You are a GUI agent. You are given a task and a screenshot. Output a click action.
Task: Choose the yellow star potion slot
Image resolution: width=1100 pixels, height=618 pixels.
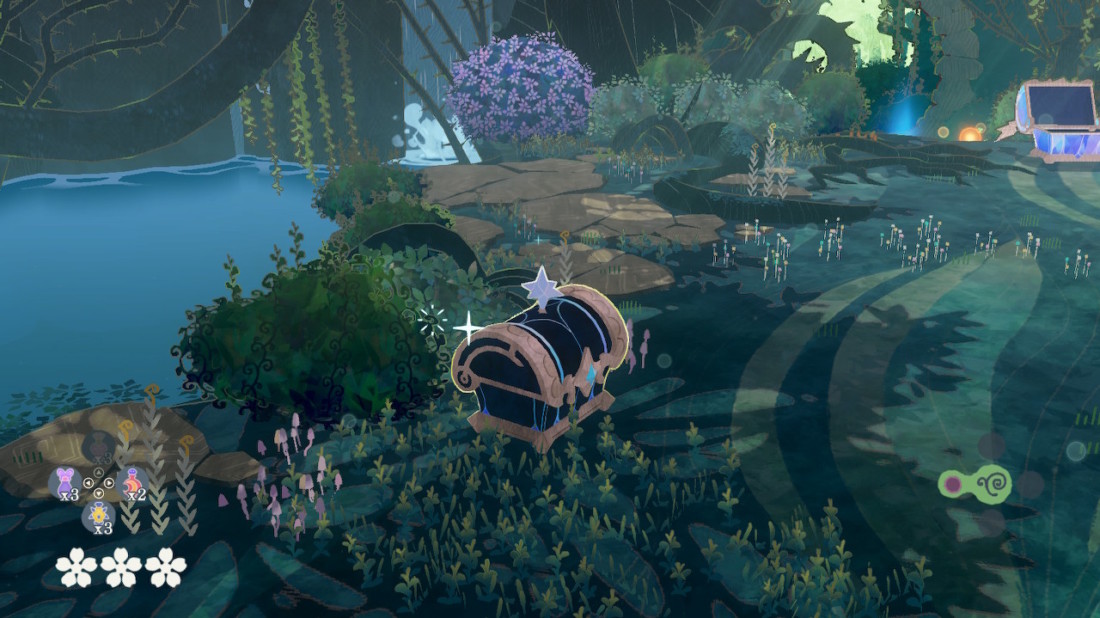[x=98, y=516]
